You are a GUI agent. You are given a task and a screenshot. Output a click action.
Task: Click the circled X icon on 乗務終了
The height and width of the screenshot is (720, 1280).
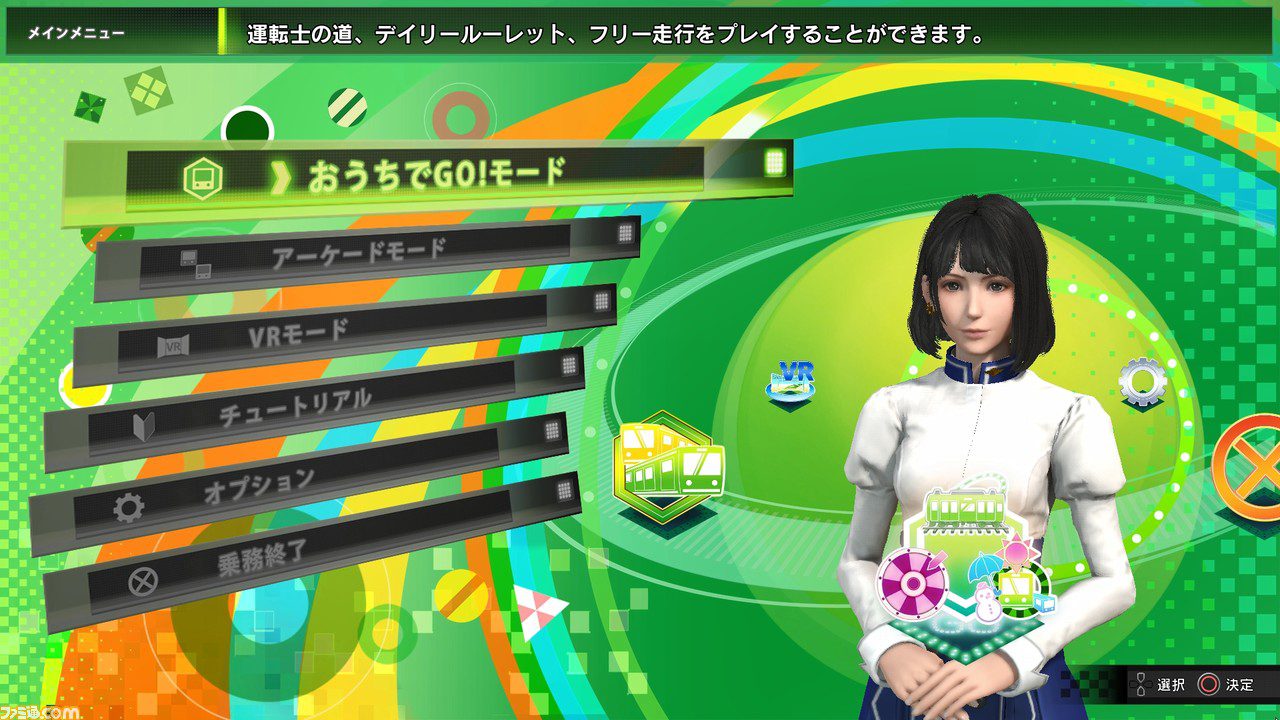pyautogui.click(x=145, y=579)
